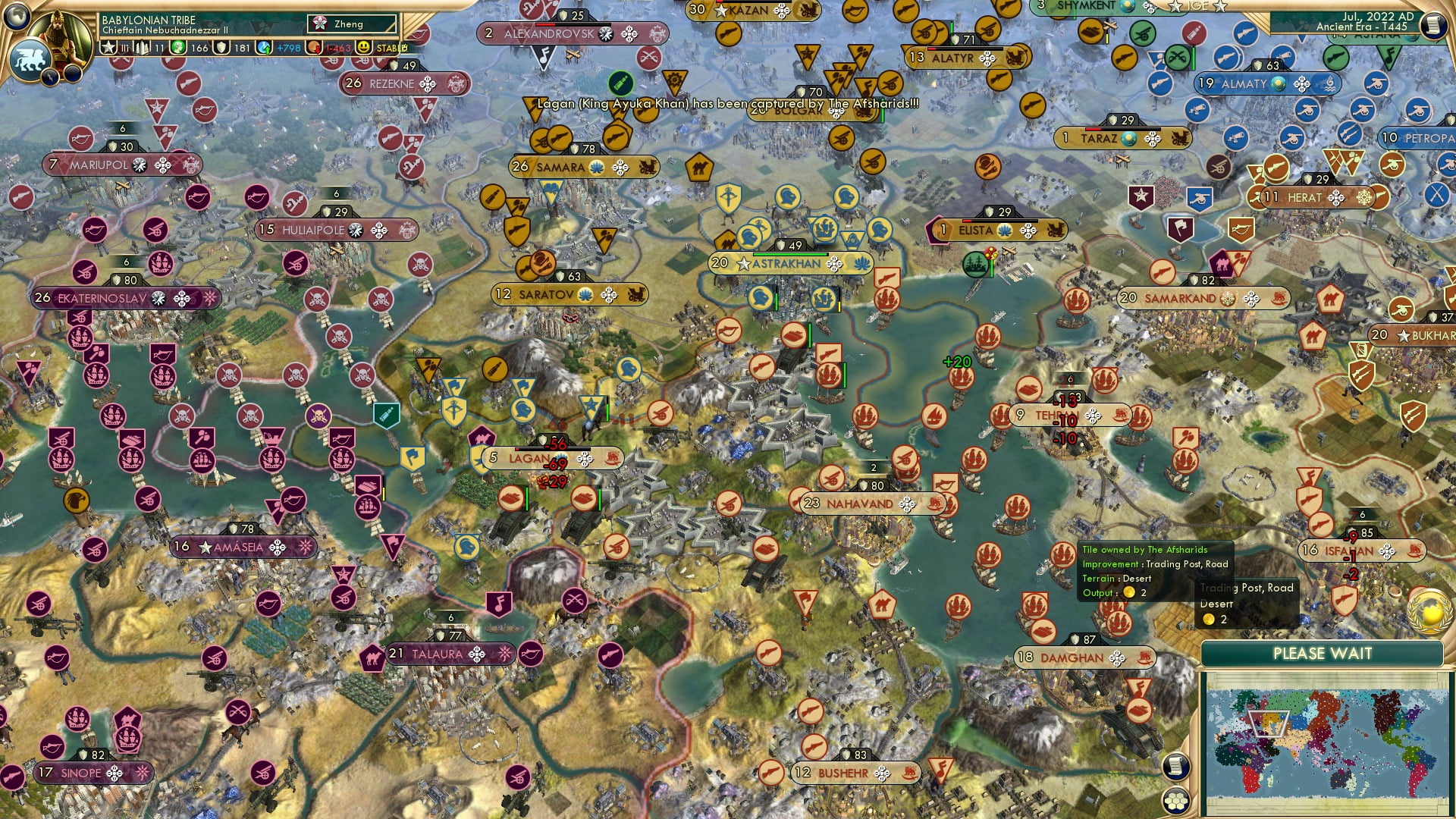This screenshot has height=819, width=1456.
Task: Open the notification scroll icon at top right
Action: pyautogui.click(x=1435, y=24)
